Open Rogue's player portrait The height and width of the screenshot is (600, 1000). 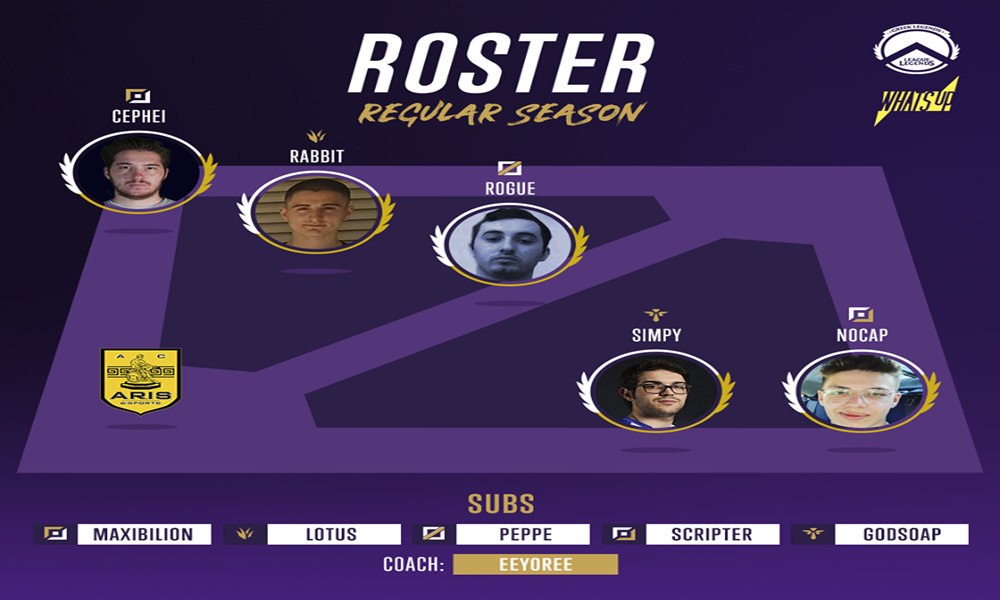pyautogui.click(x=509, y=243)
